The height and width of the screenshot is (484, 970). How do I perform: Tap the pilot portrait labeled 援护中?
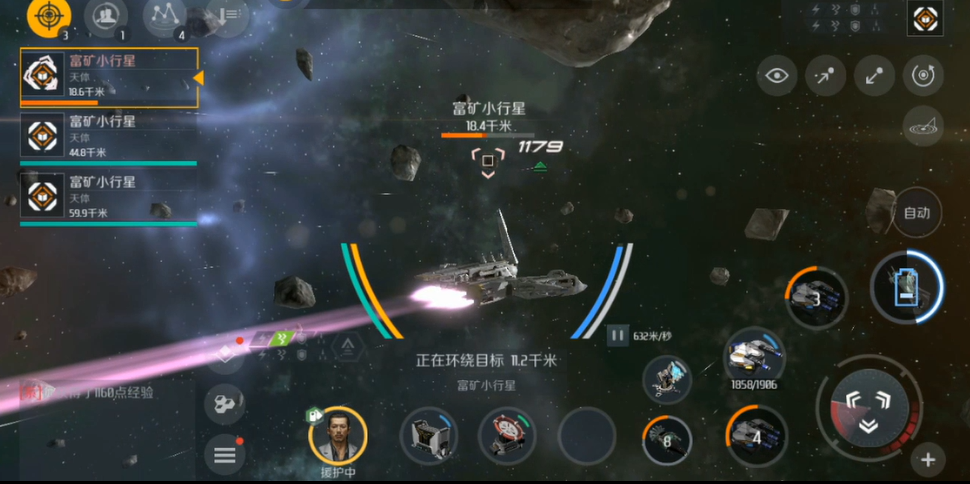point(338,435)
